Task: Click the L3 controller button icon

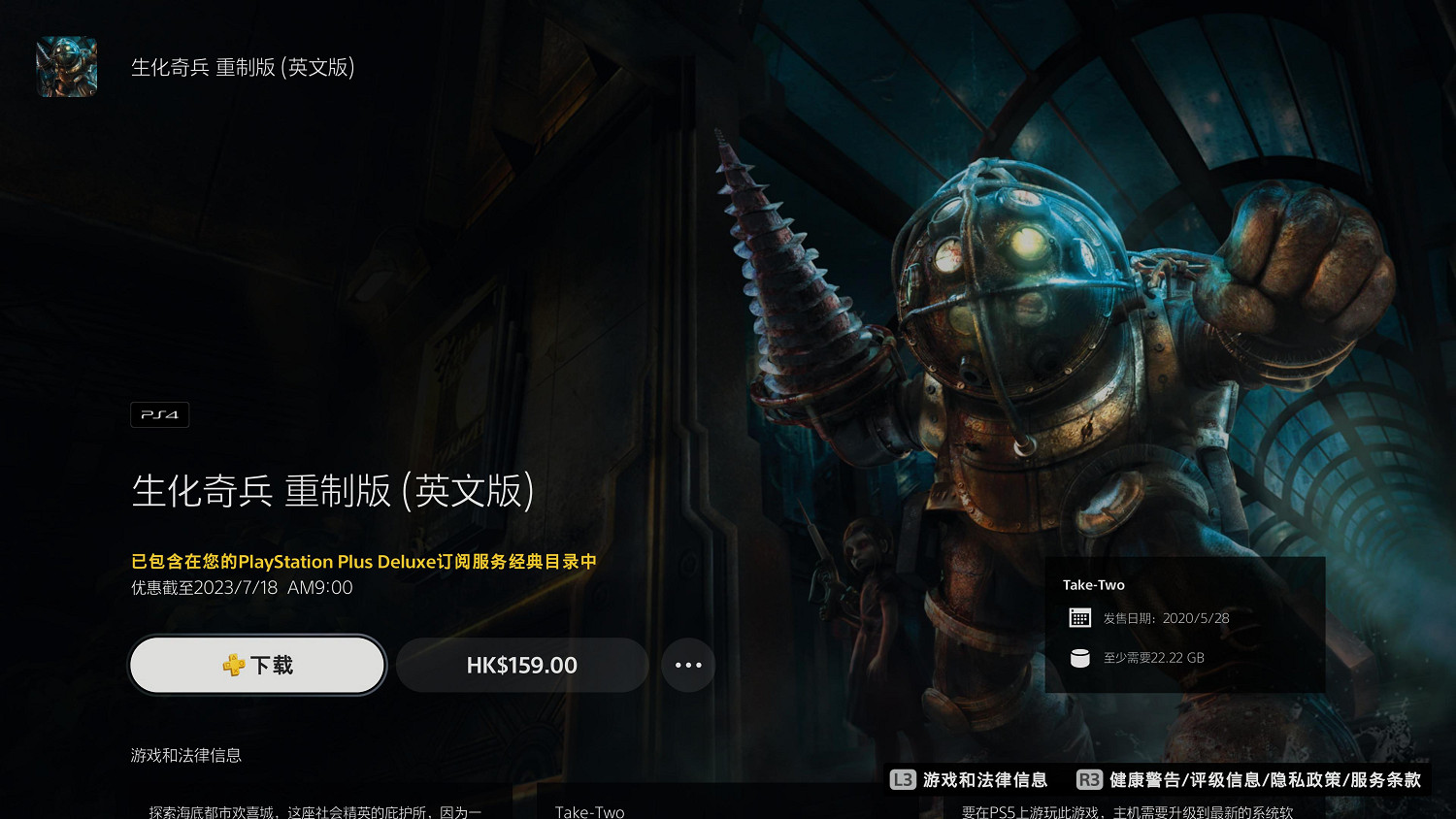Action: coord(904,779)
